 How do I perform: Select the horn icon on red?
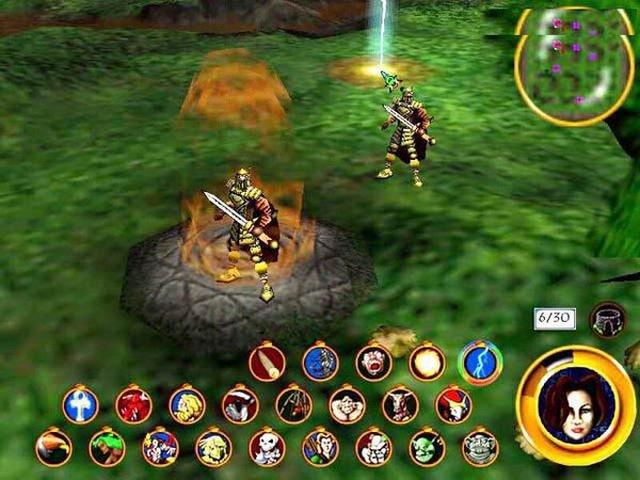point(267,362)
